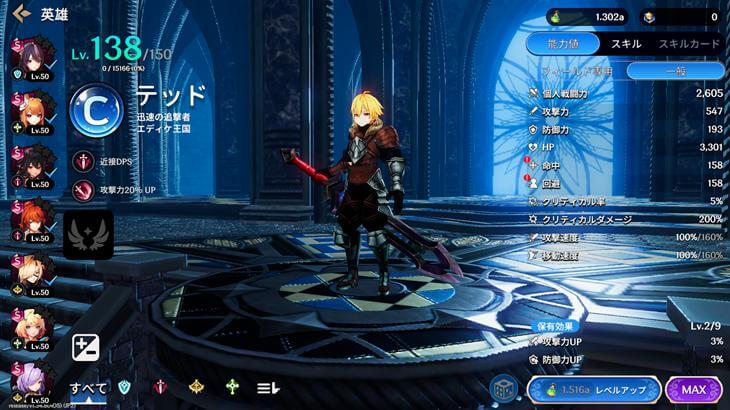The width and height of the screenshot is (730, 410).
Task: Filter heroes by the blue shield class
Action: coord(124,388)
